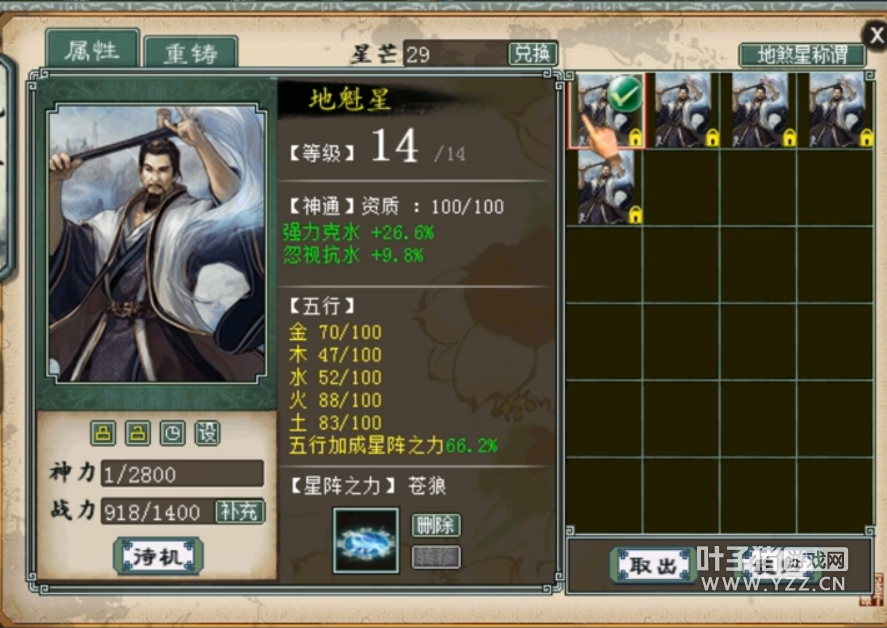Viewport: 887px width, 628px height.
Task: Click the clock icon under the portrait
Action: coord(172,433)
